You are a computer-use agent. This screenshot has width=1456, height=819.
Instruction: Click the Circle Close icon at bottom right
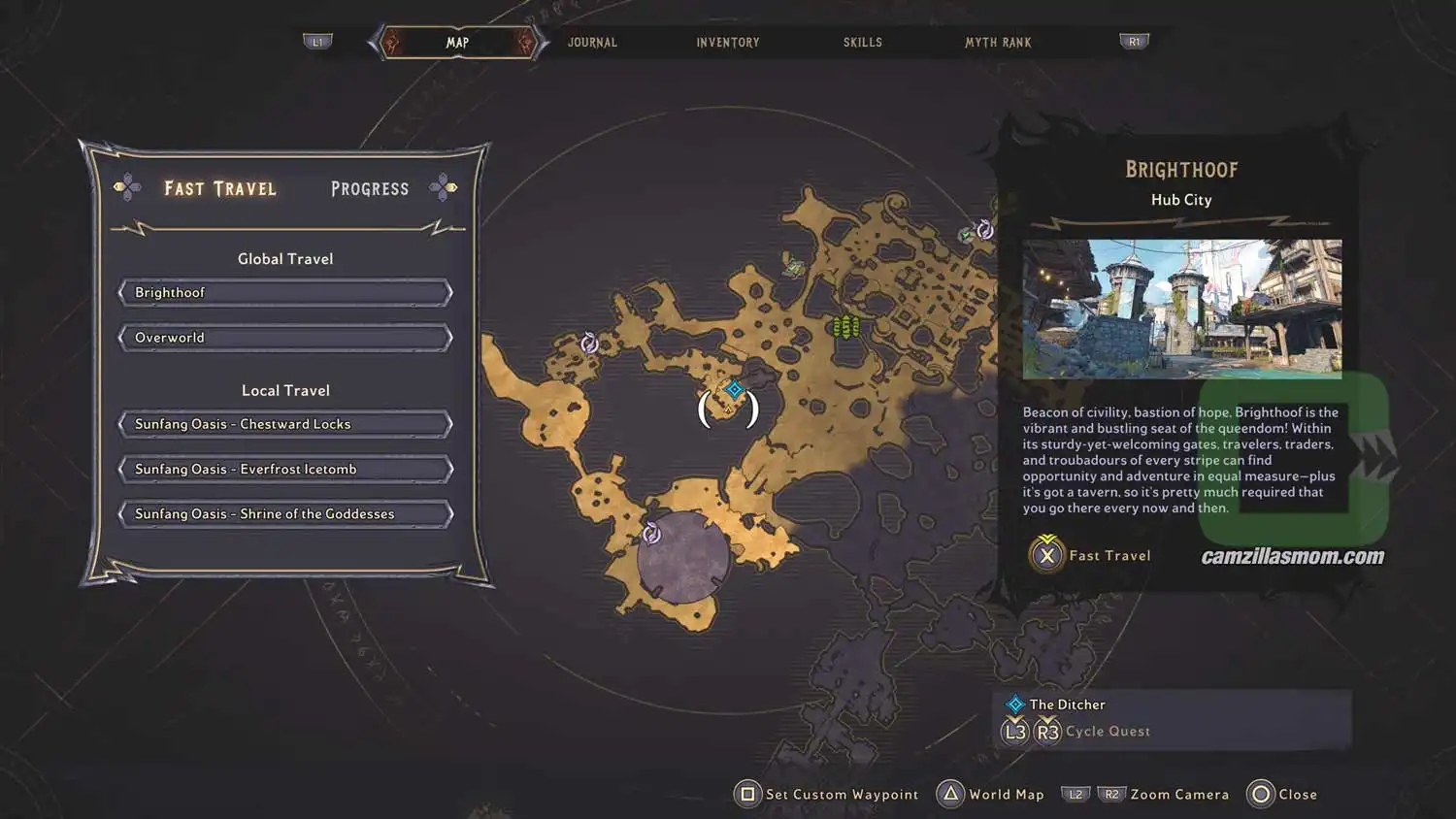(1260, 794)
